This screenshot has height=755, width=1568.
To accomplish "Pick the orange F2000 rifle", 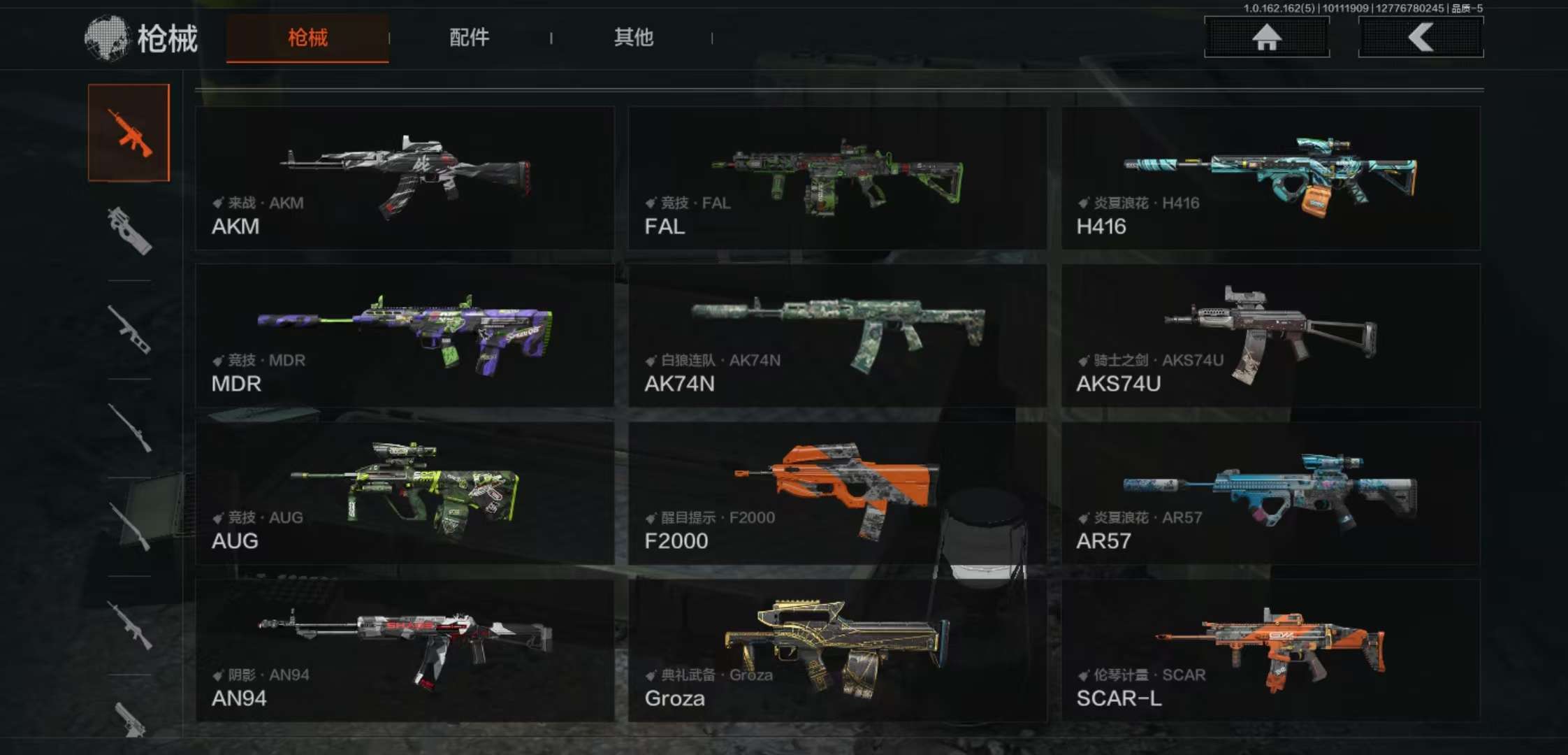I will (837, 493).
